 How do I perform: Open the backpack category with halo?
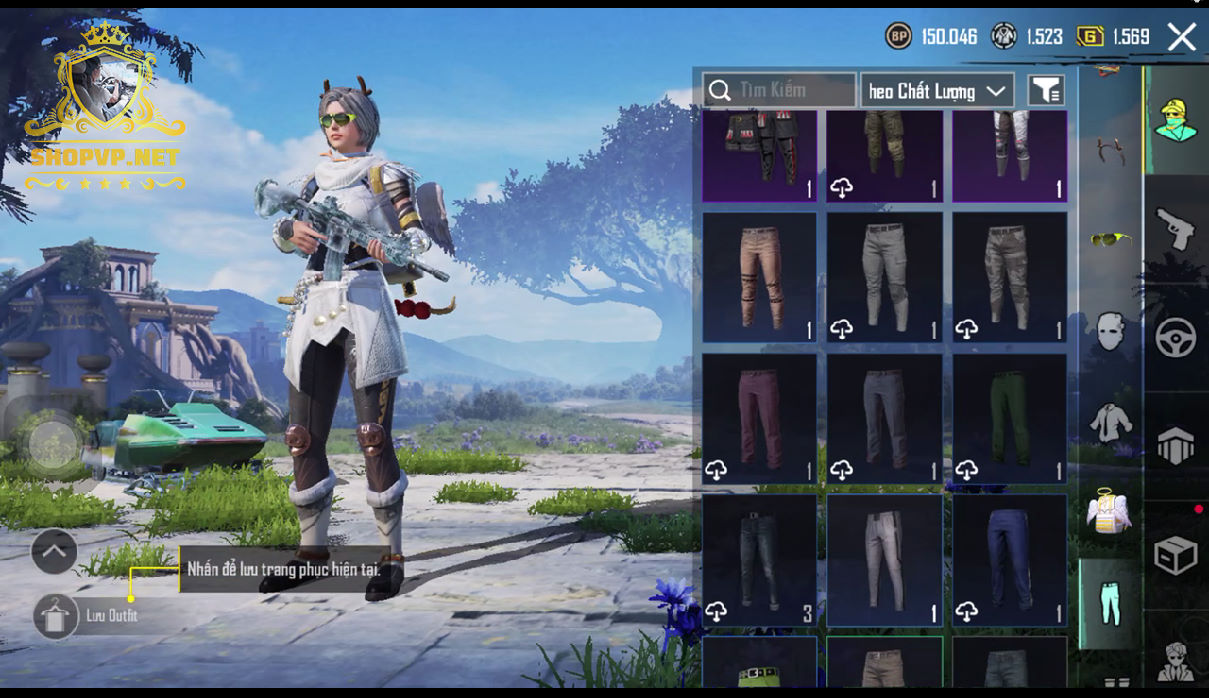pyautogui.click(x=1109, y=510)
